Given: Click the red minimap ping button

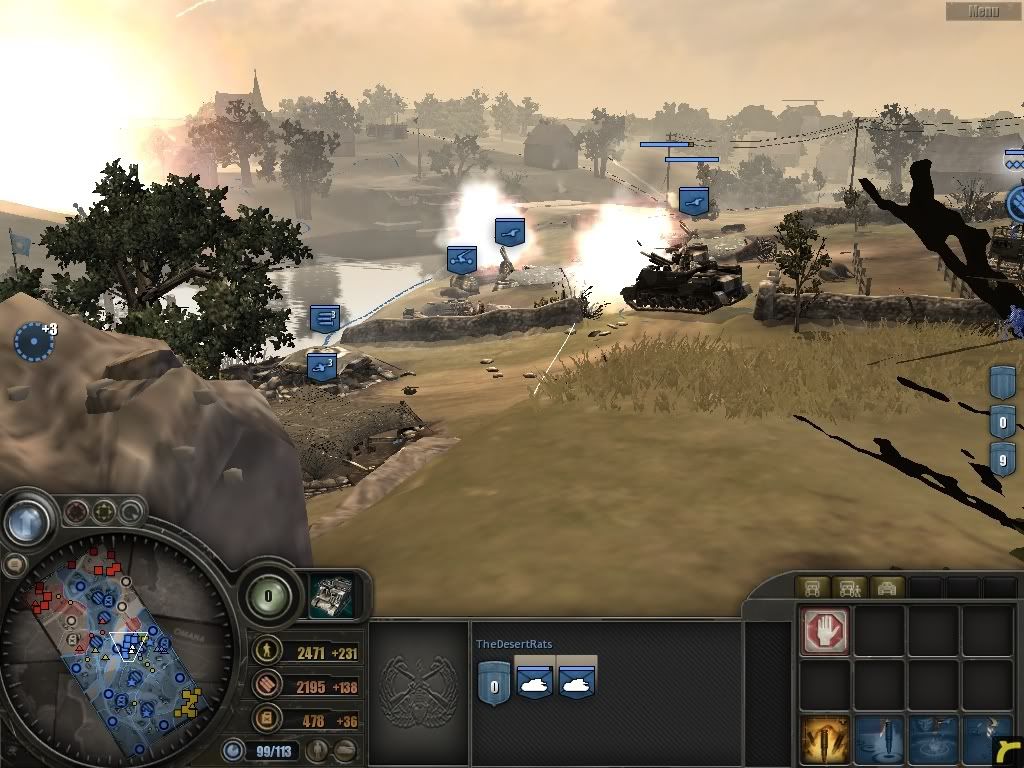Looking at the screenshot, I should pyautogui.click(x=76, y=513).
